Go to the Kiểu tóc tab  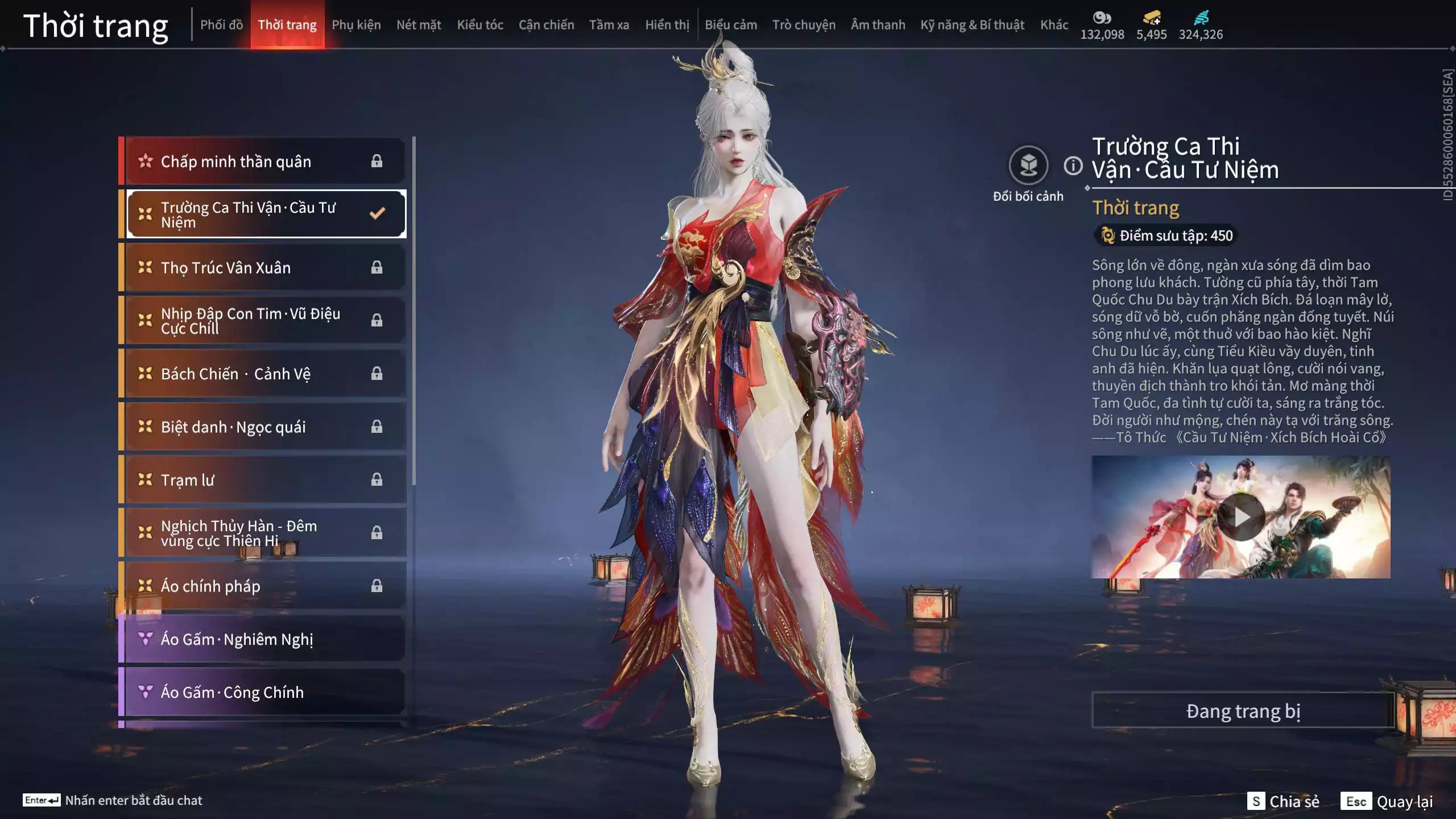(480, 25)
